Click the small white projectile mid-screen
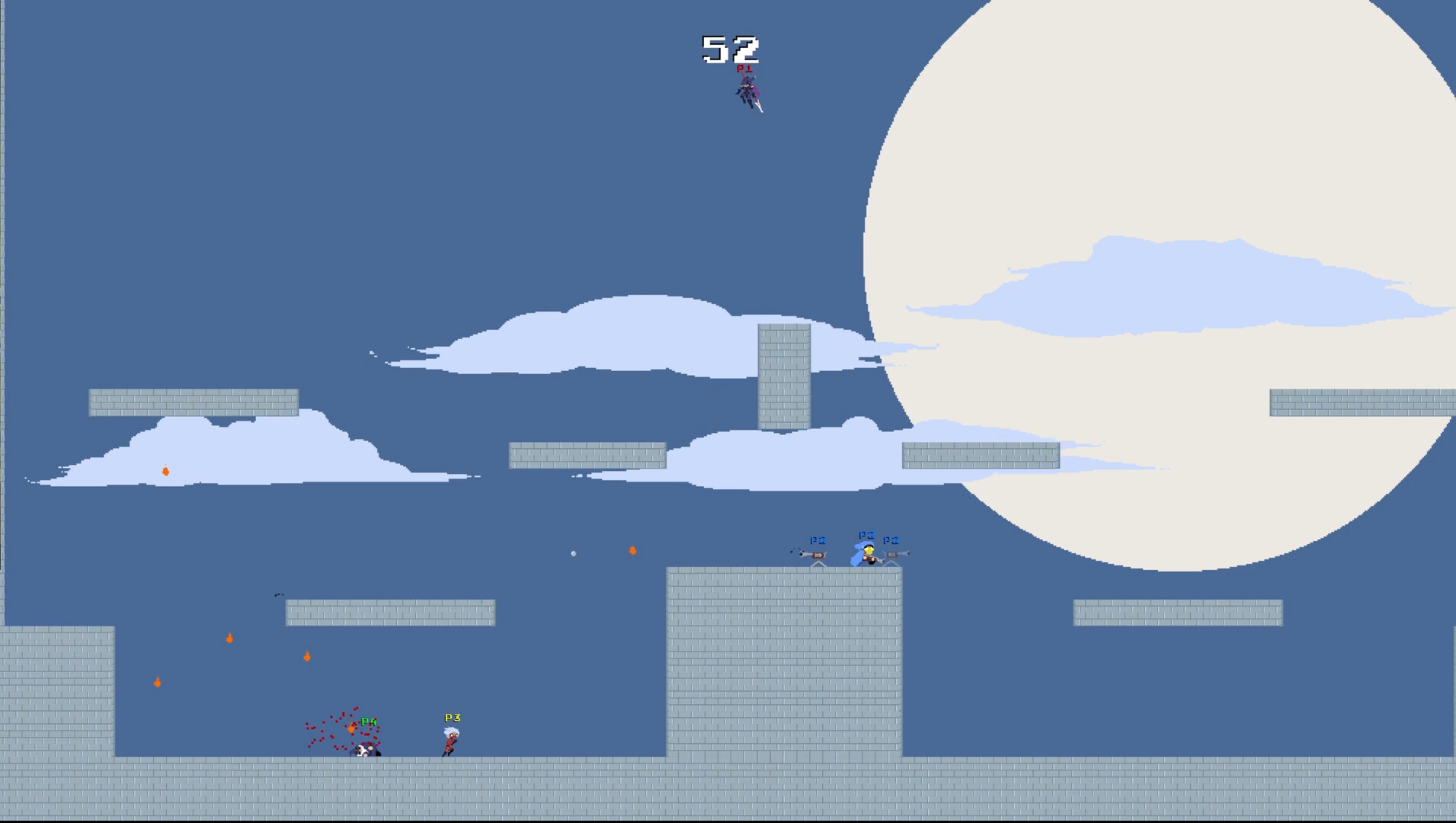Screen dimensions: 1456x823 point(573,552)
